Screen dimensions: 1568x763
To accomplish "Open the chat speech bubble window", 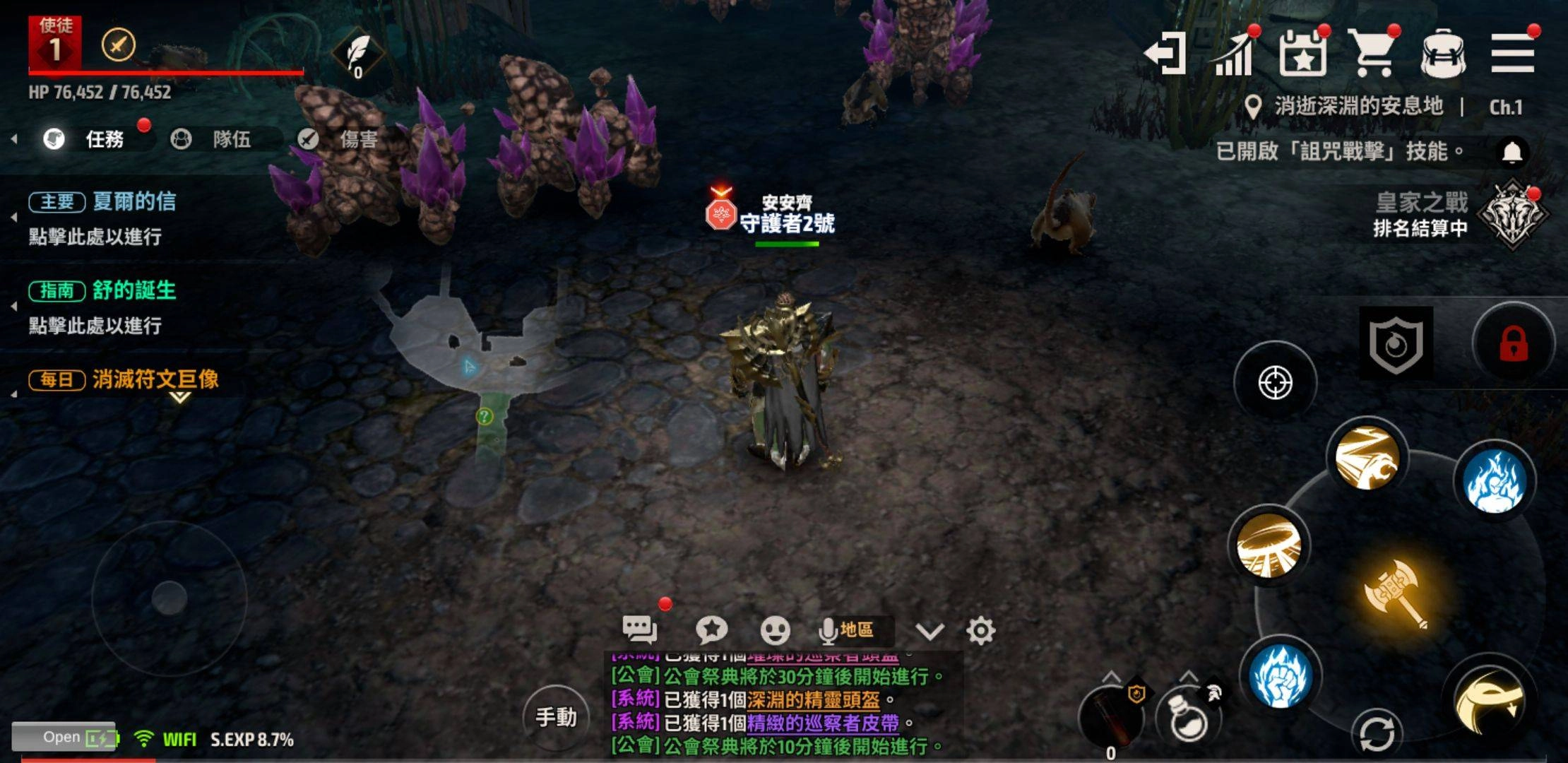I will point(639,629).
